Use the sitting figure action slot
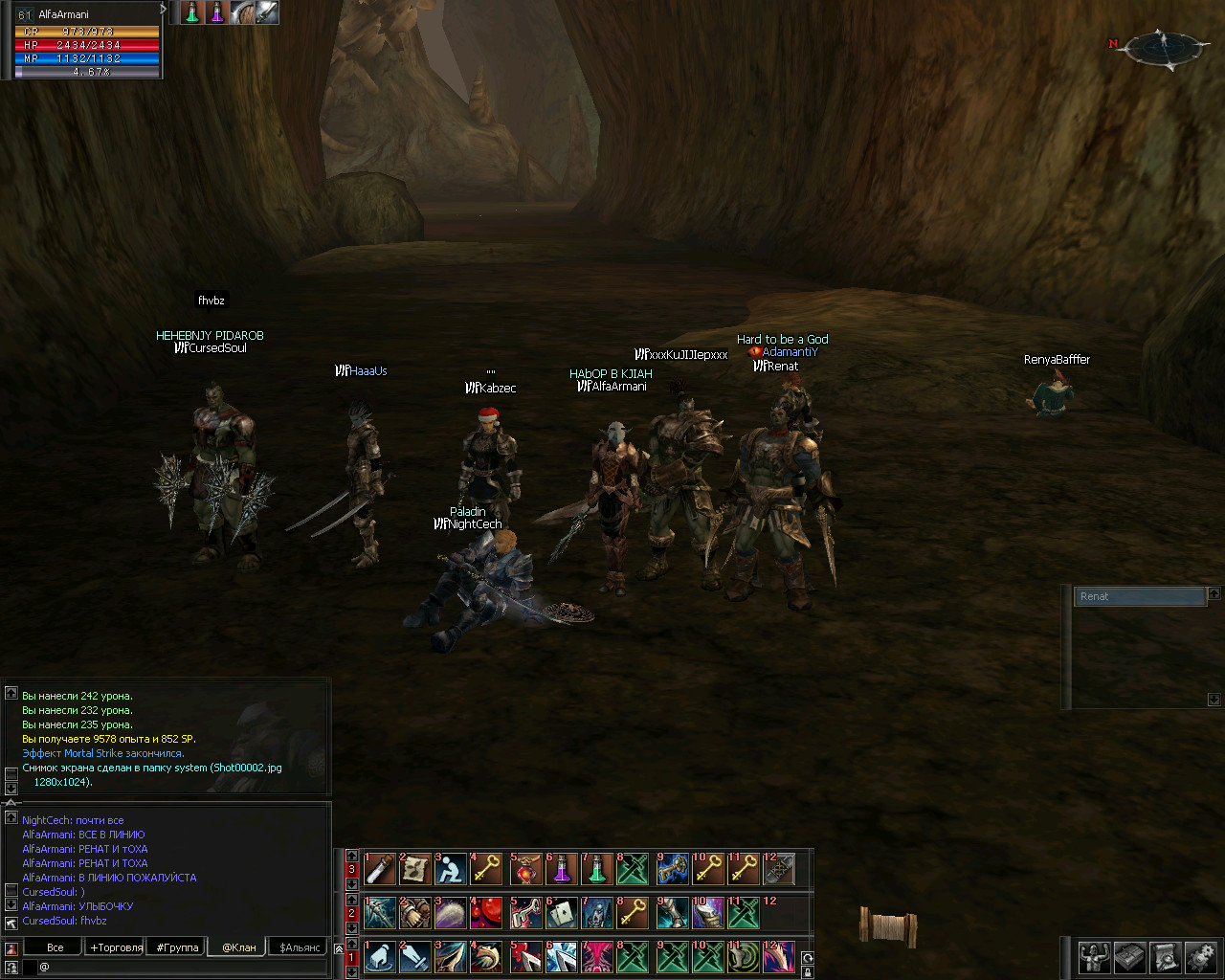1225x980 pixels. [451, 869]
